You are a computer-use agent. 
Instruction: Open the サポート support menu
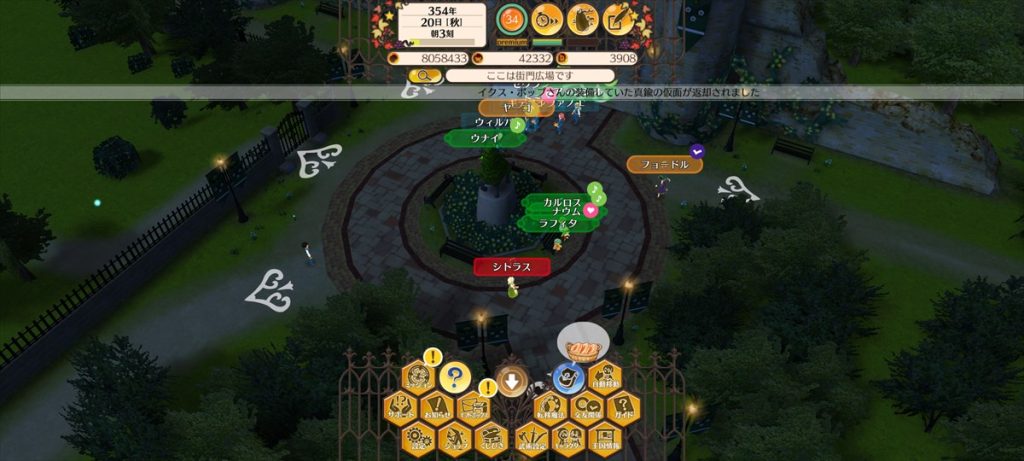401,410
